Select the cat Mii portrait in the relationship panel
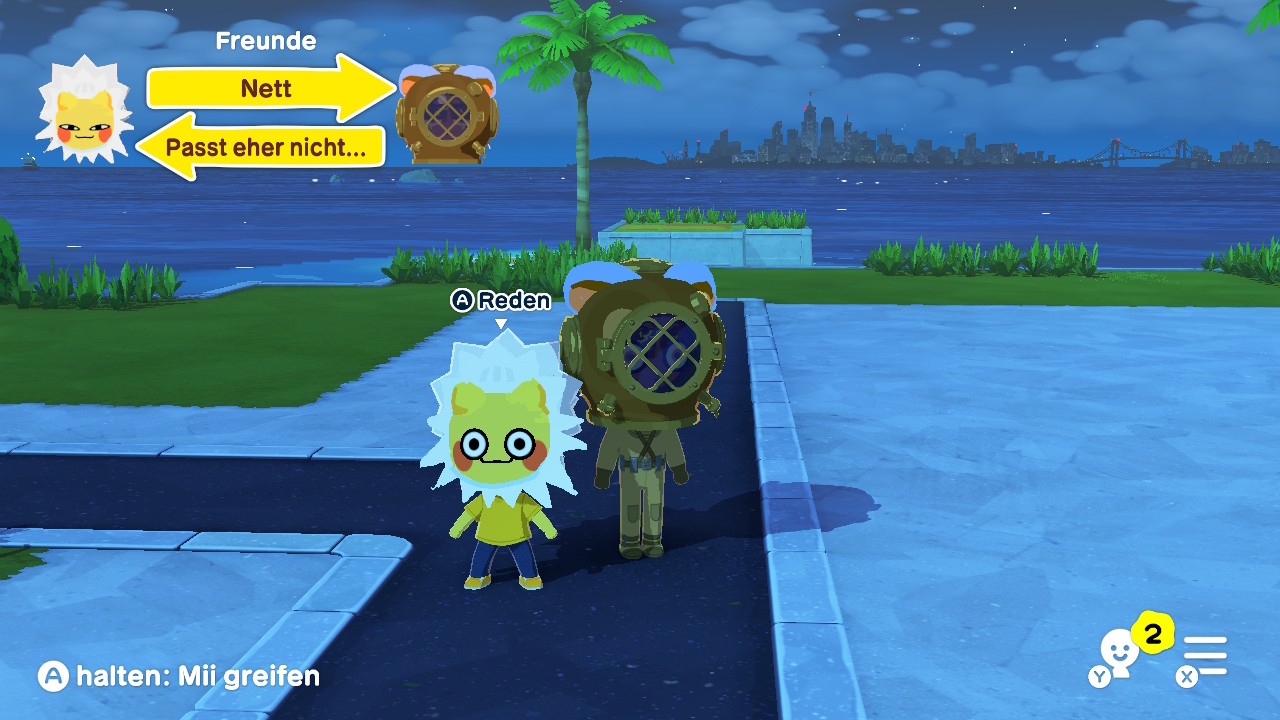1280x720 pixels. pos(84,112)
